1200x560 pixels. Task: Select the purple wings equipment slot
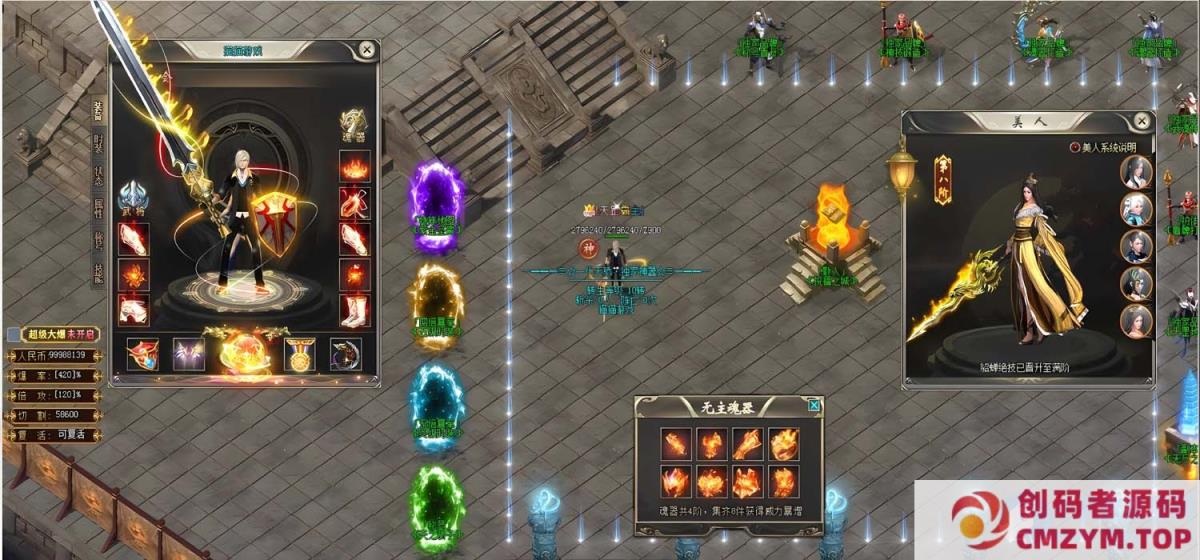pyautogui.click(x=188, y=354)
